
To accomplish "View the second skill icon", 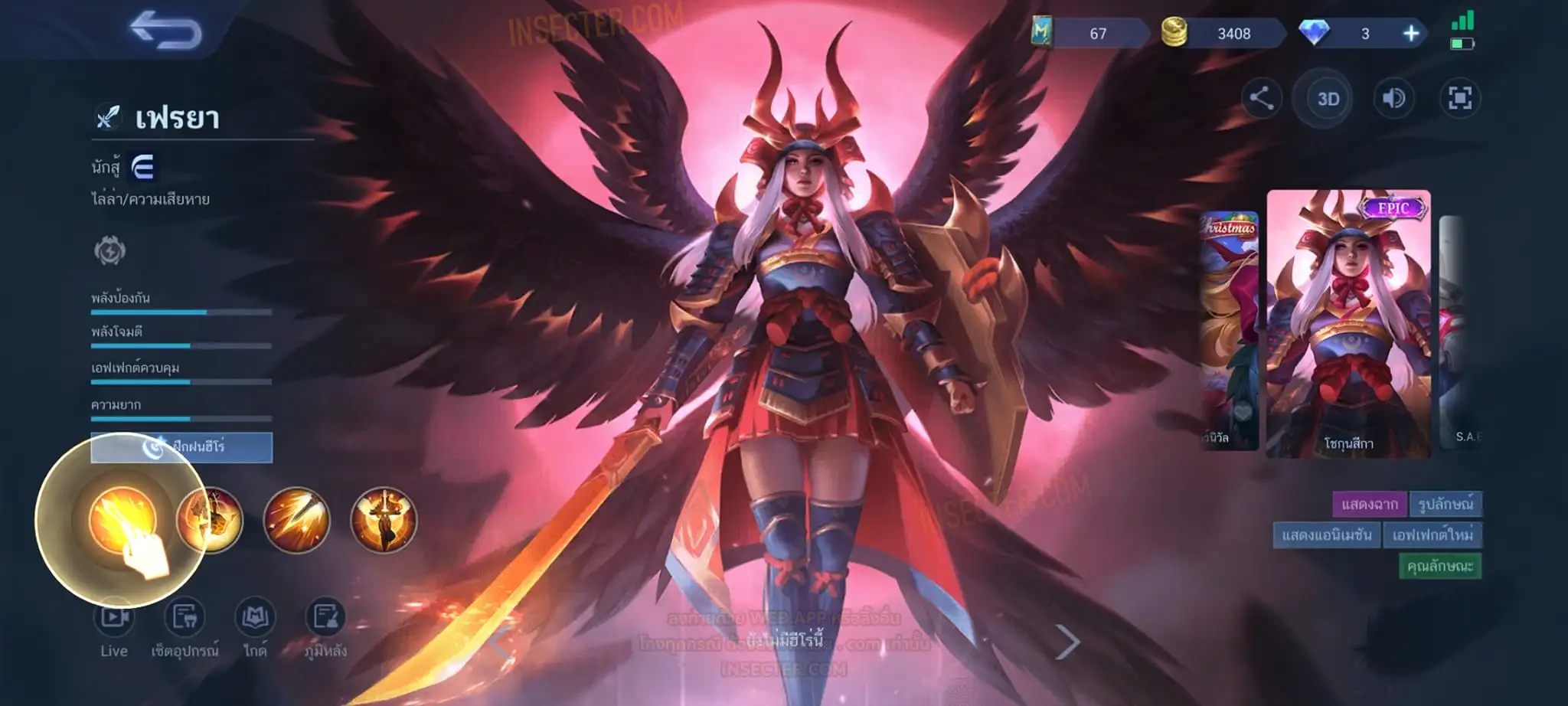I will pyautogui.click(x=210, y=520).
